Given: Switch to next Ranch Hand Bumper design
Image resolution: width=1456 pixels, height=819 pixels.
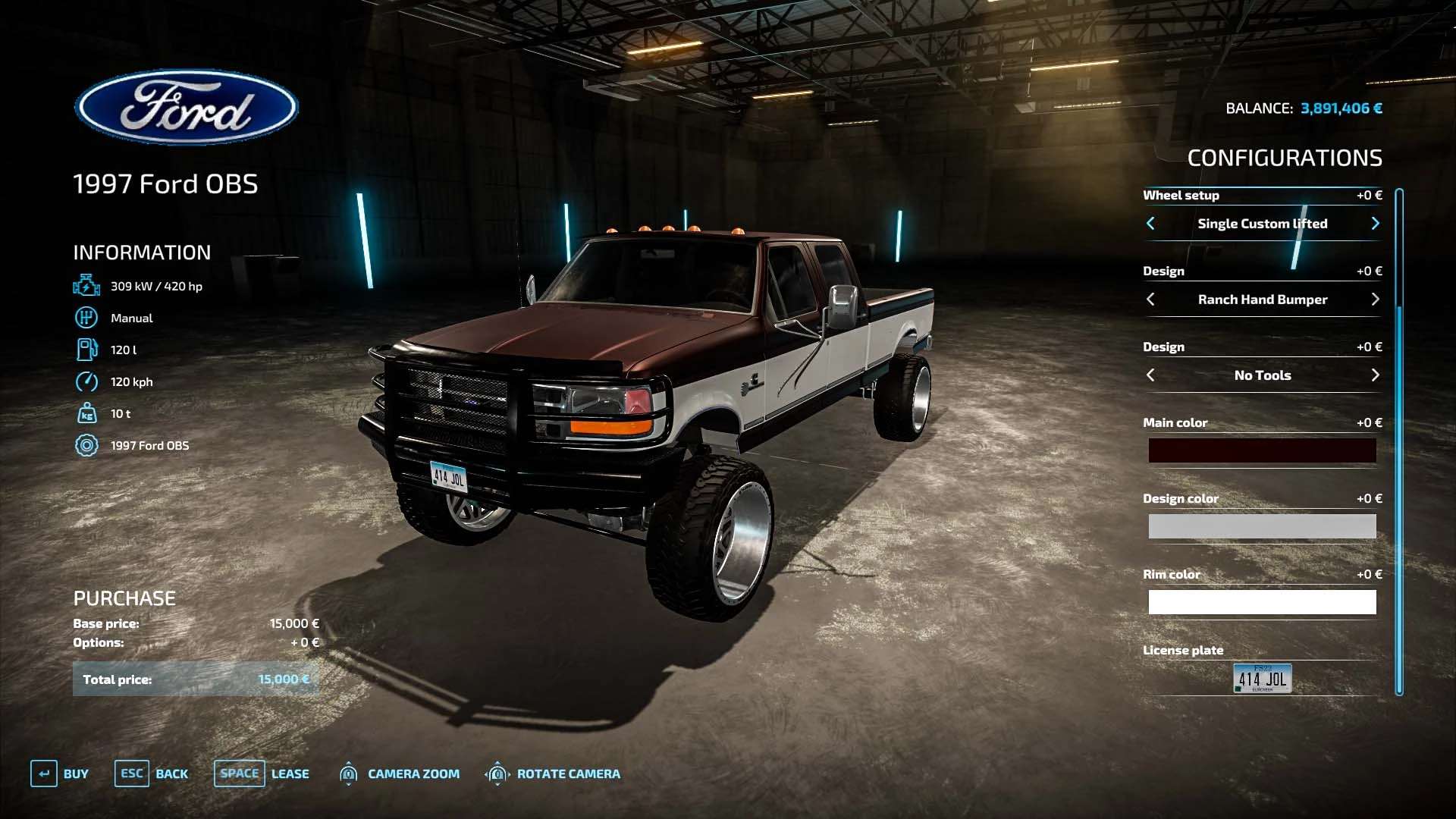Looking at the screenshot, I should pyautogui.click(x=1375, y=300).
